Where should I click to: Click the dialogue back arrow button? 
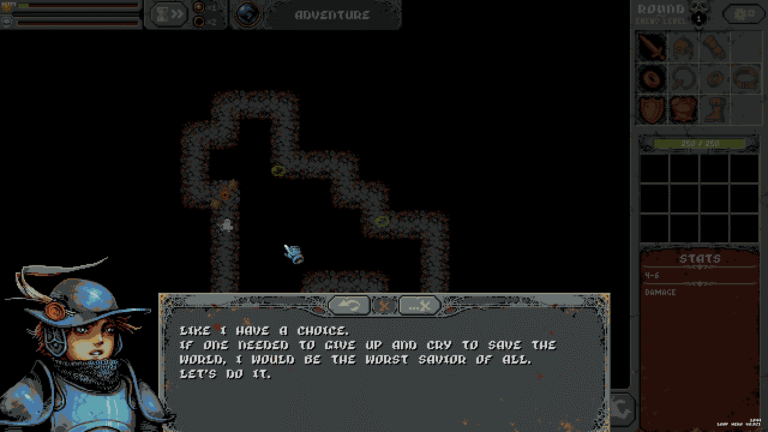(x=349, y=305)
